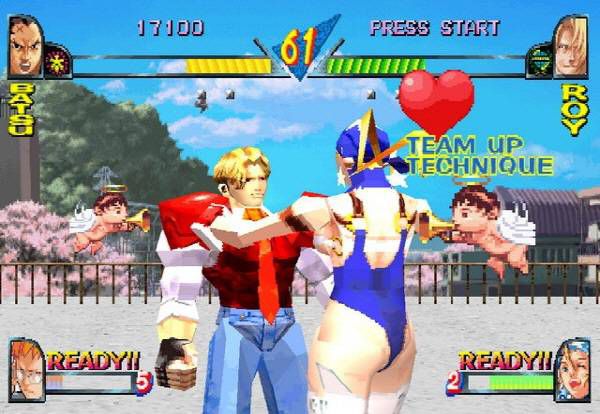Select the blonde partner portrait with blue bandana
The height and width of the screenshot is (414, 600).
tap(572, 369)
